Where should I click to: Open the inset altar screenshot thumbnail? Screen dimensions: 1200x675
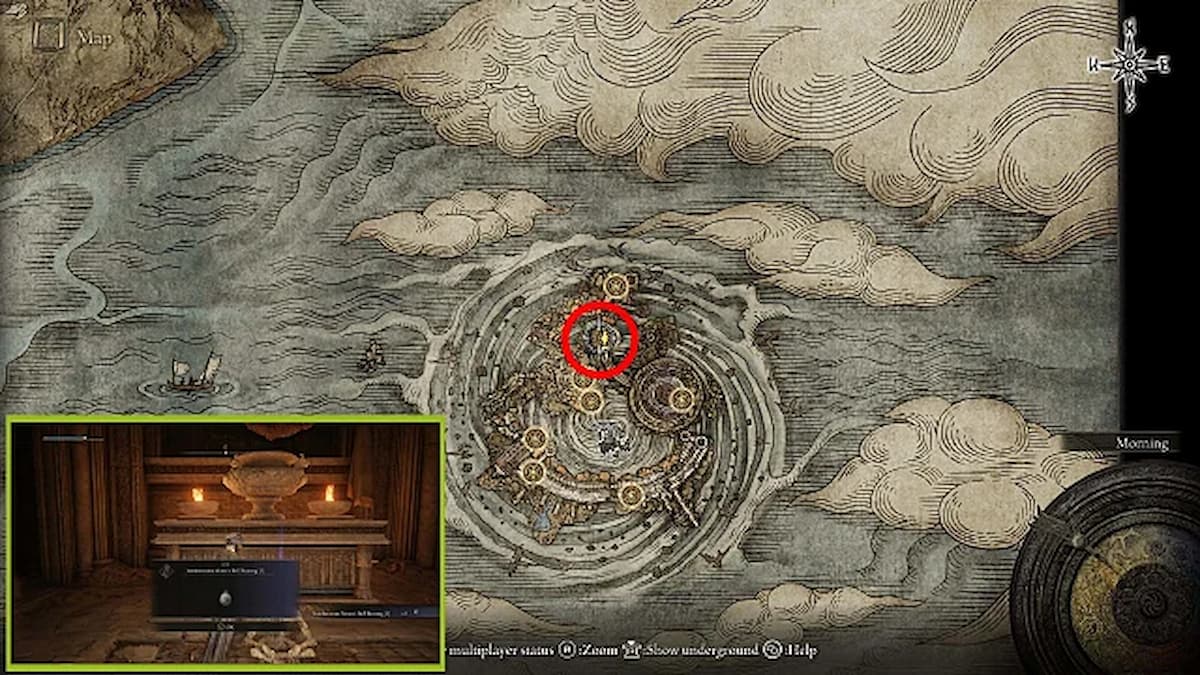click(x=226, y=543)
